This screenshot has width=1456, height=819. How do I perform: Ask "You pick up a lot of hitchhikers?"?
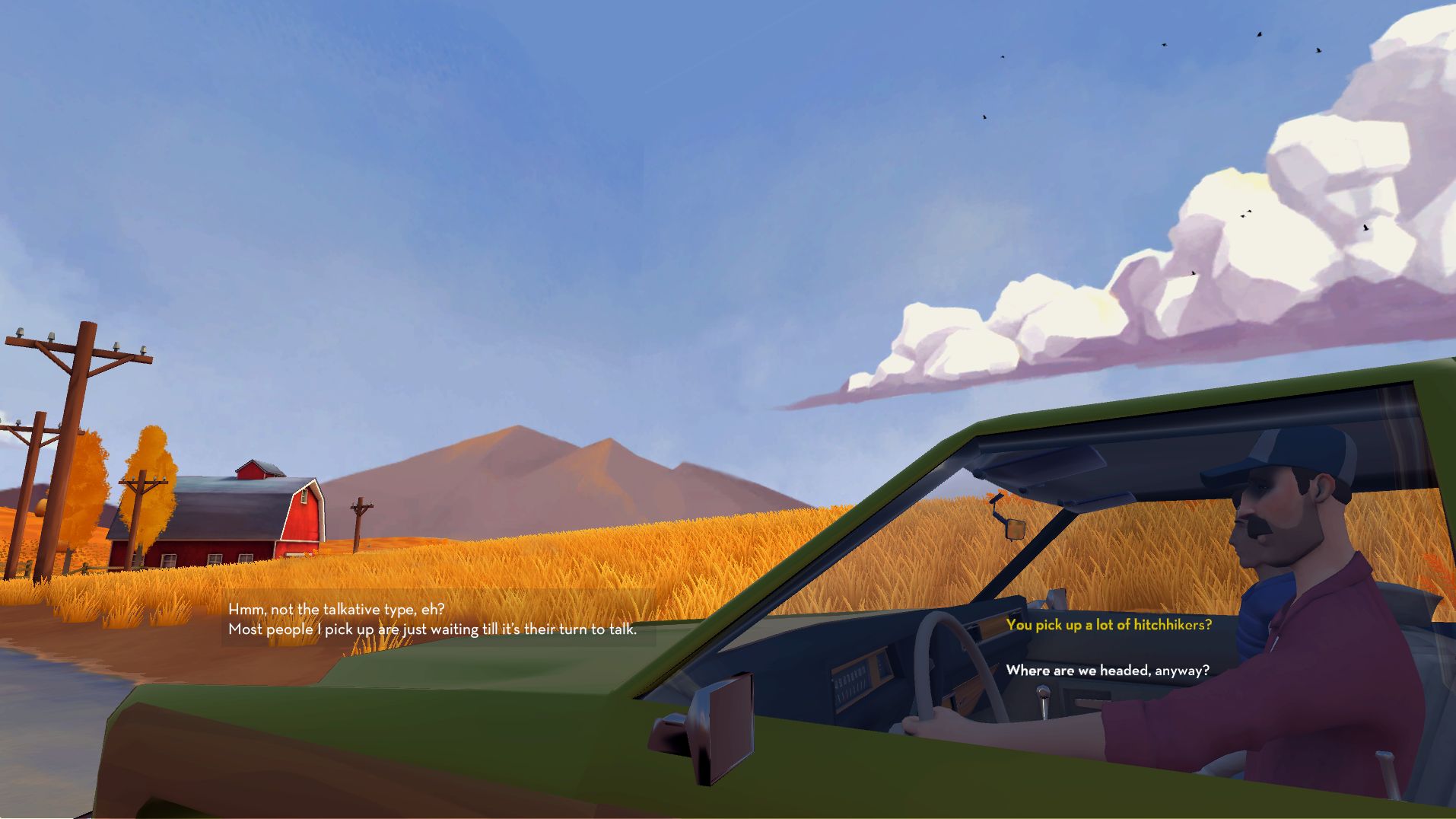click(1108, 625)
